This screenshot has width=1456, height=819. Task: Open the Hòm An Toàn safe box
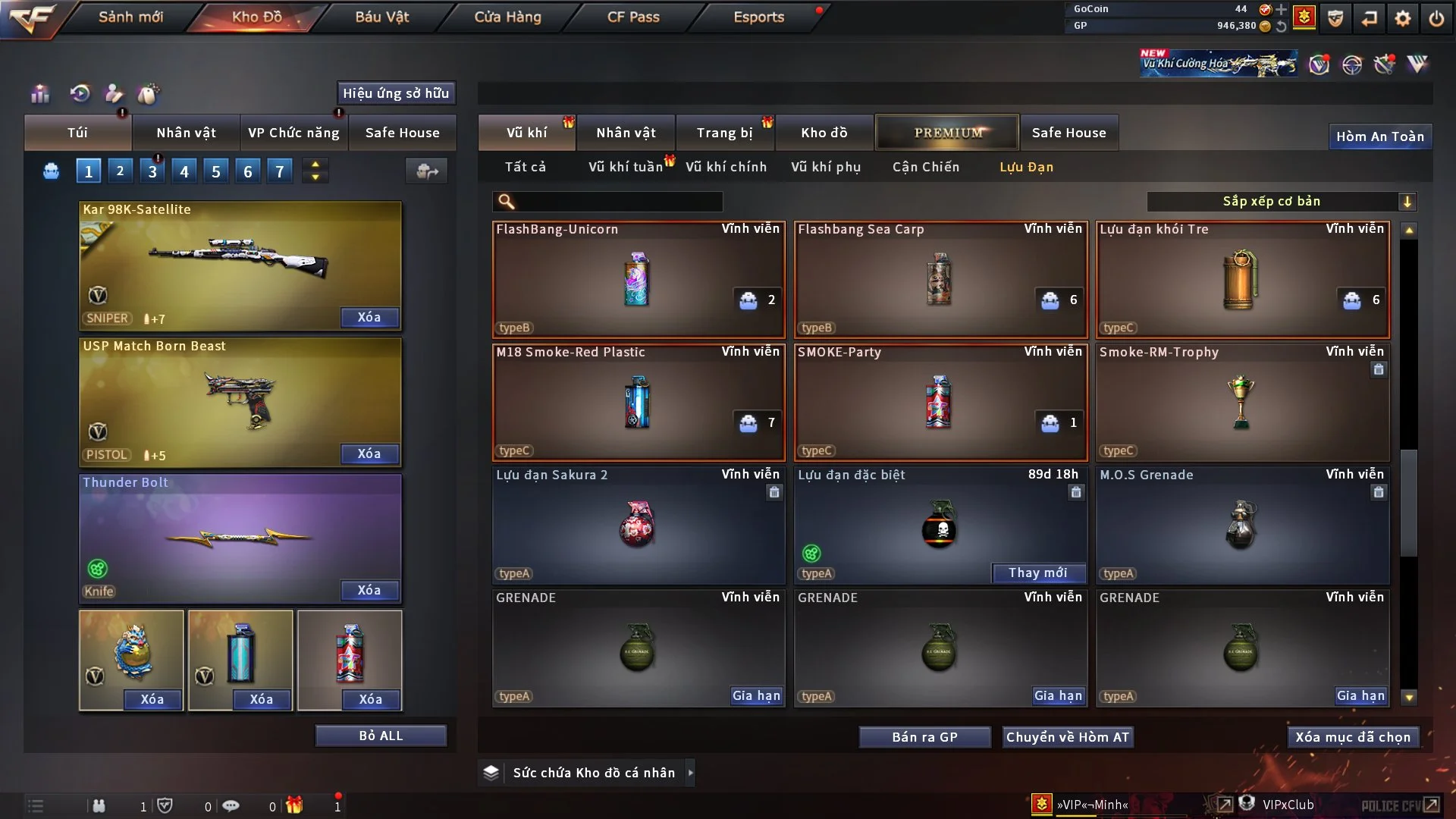coord(1379,136)
